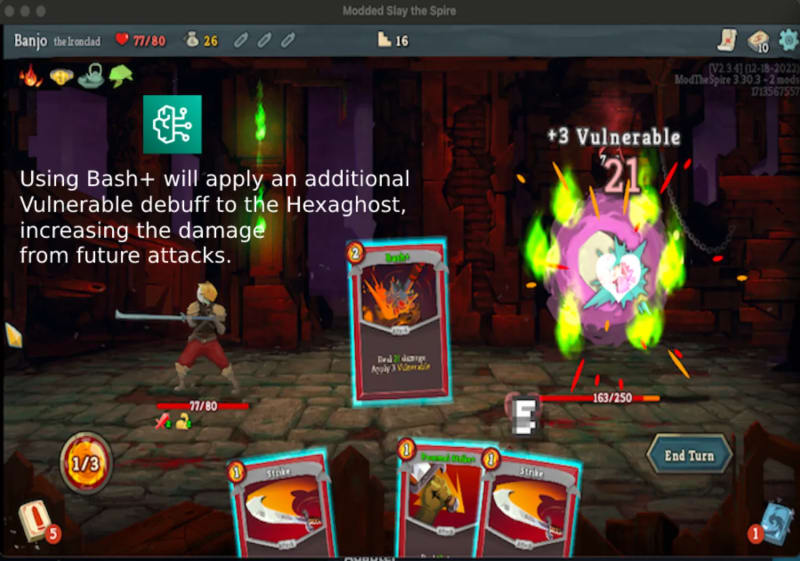Inspect the teapot relic

tap(91, 76)
